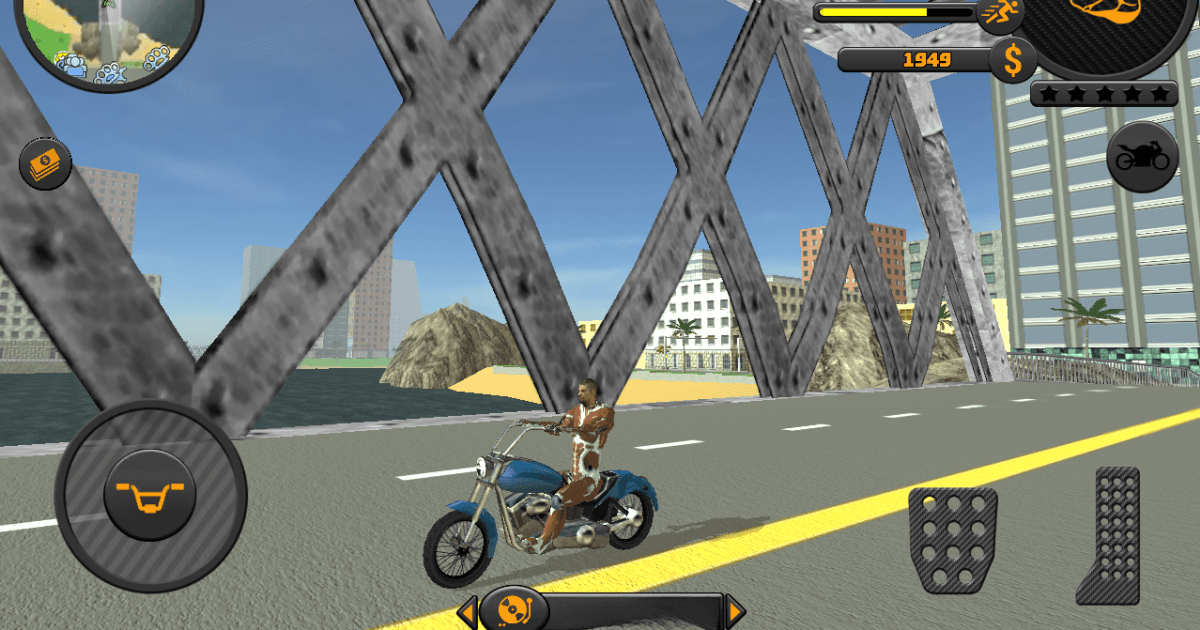Image resolution: width=1200 pixels, height=630 pixels.
Task: Tap the cash stack icon
Action: [46, 164]
